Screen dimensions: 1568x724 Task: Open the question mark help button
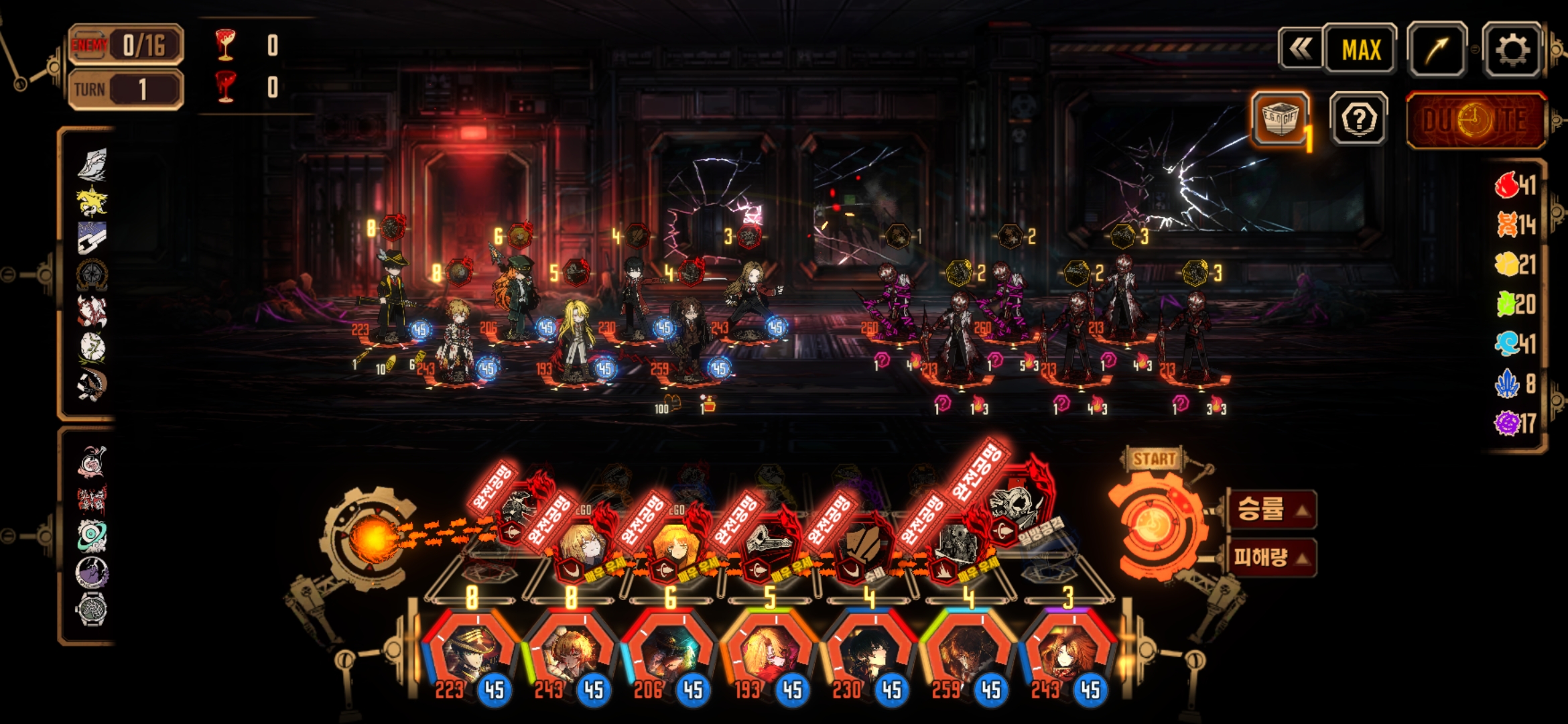(x=1358, y=120)
